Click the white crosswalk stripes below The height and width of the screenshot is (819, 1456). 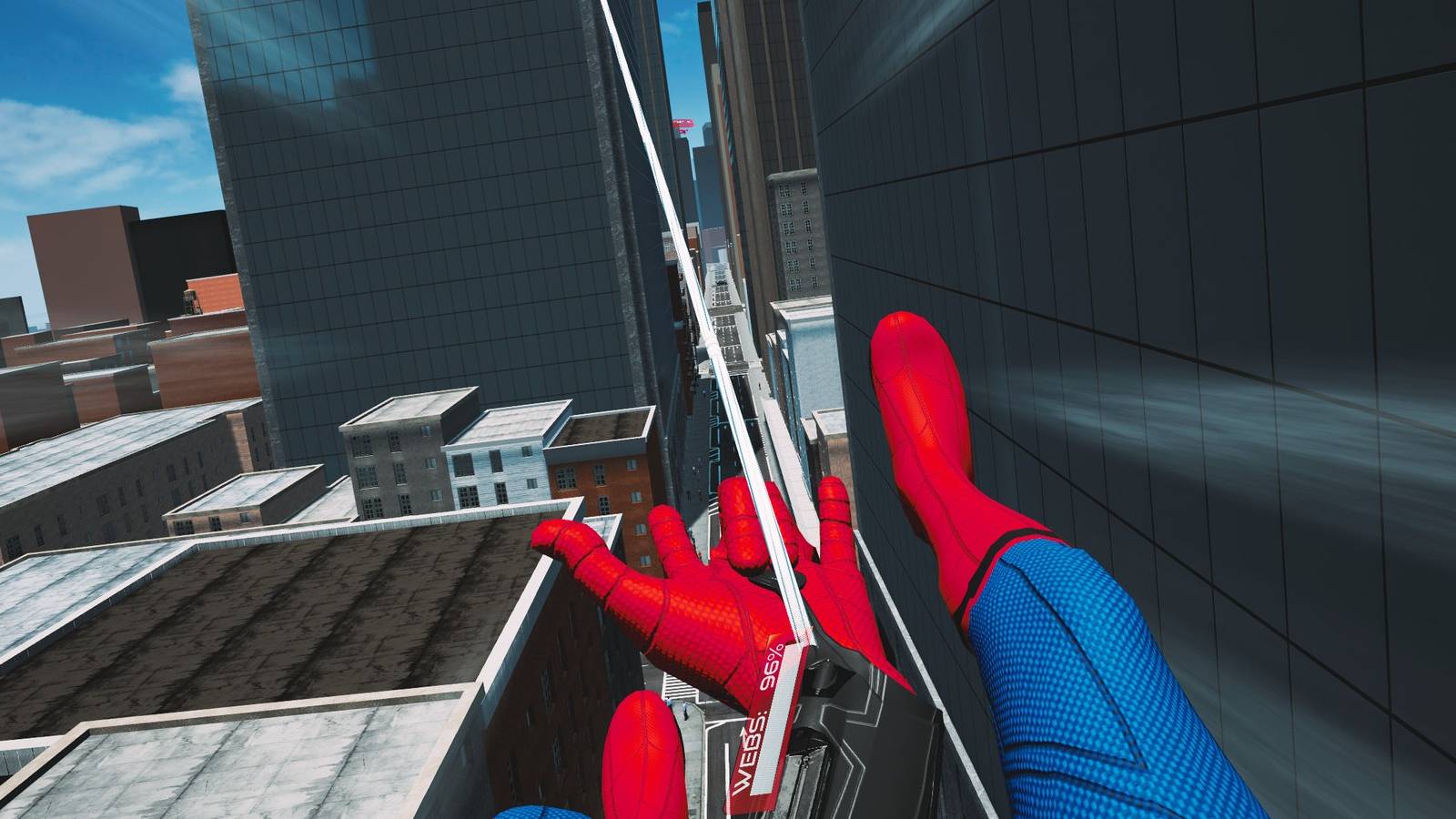(682, 688)
